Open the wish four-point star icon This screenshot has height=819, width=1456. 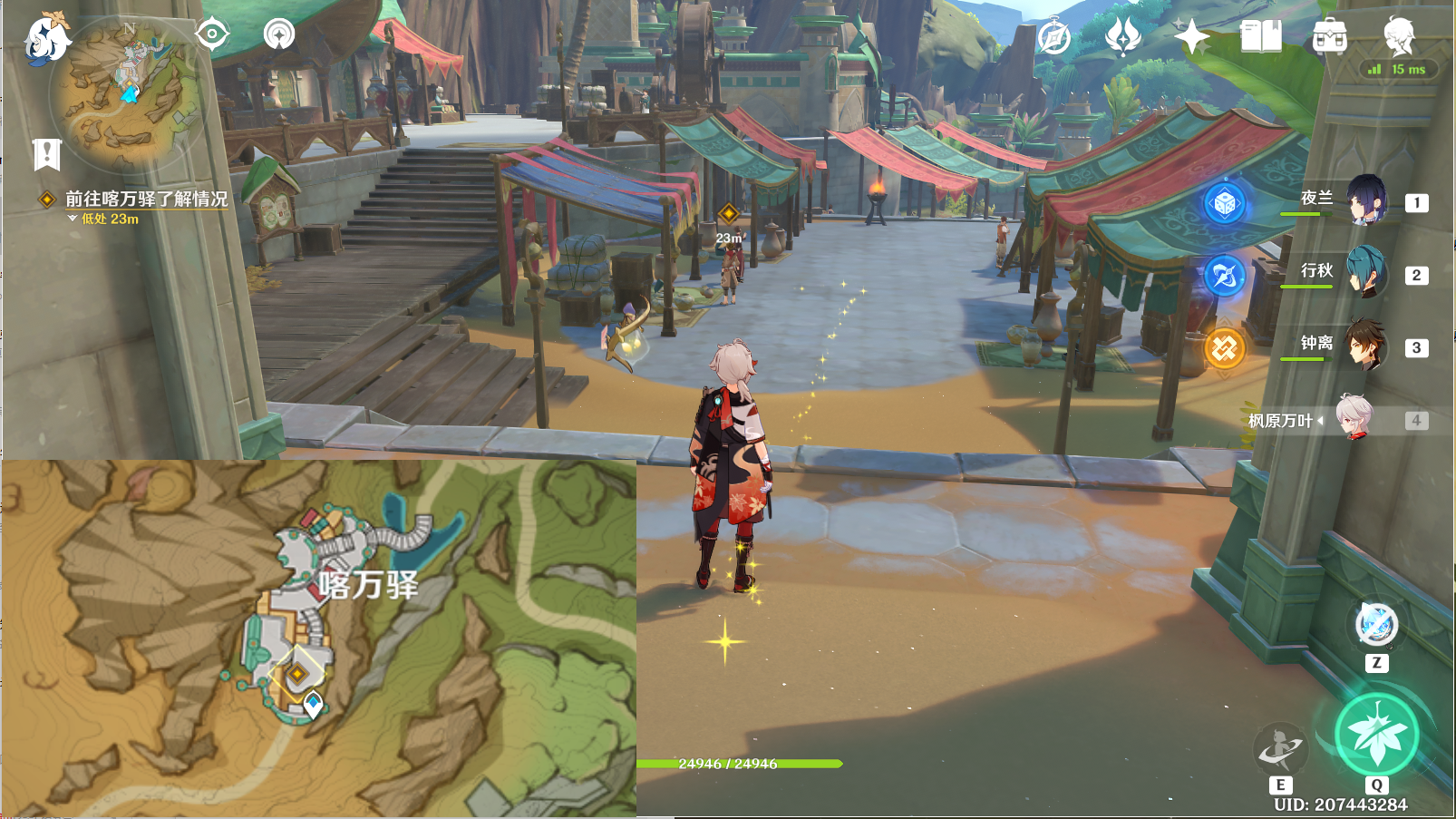coord(1191,37)
